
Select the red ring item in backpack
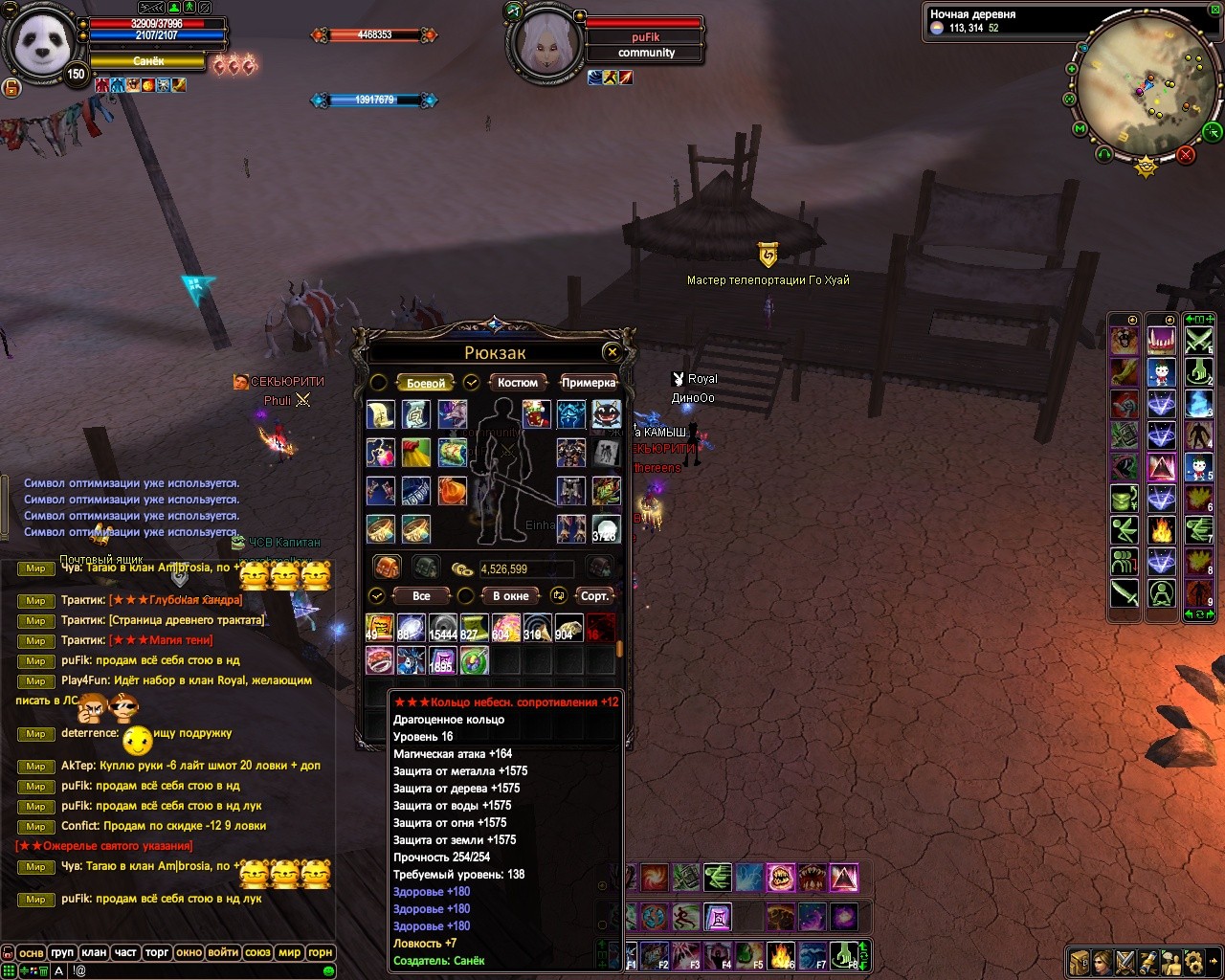tap(380, 659)
